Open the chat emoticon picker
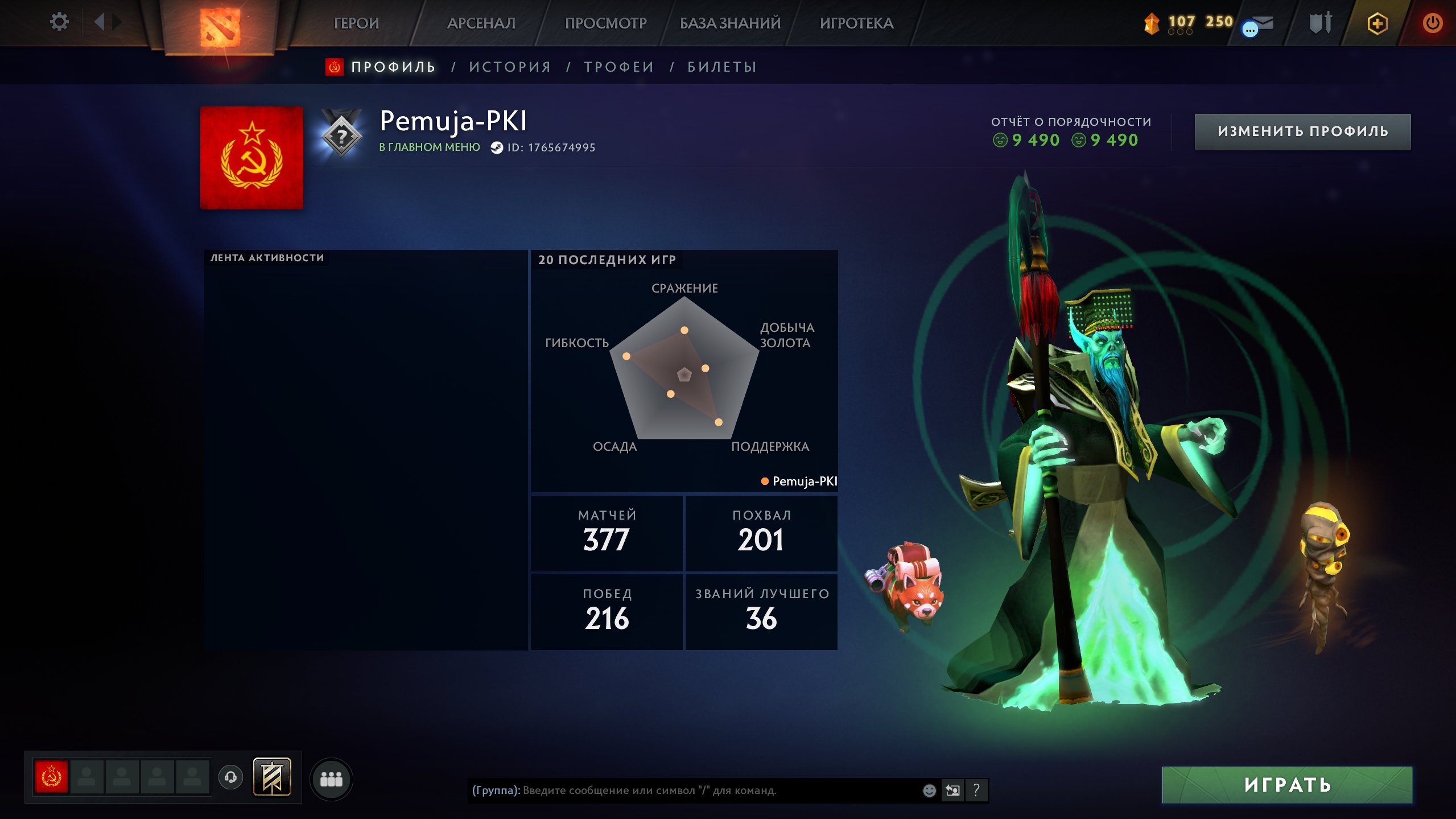 point(929,791)
